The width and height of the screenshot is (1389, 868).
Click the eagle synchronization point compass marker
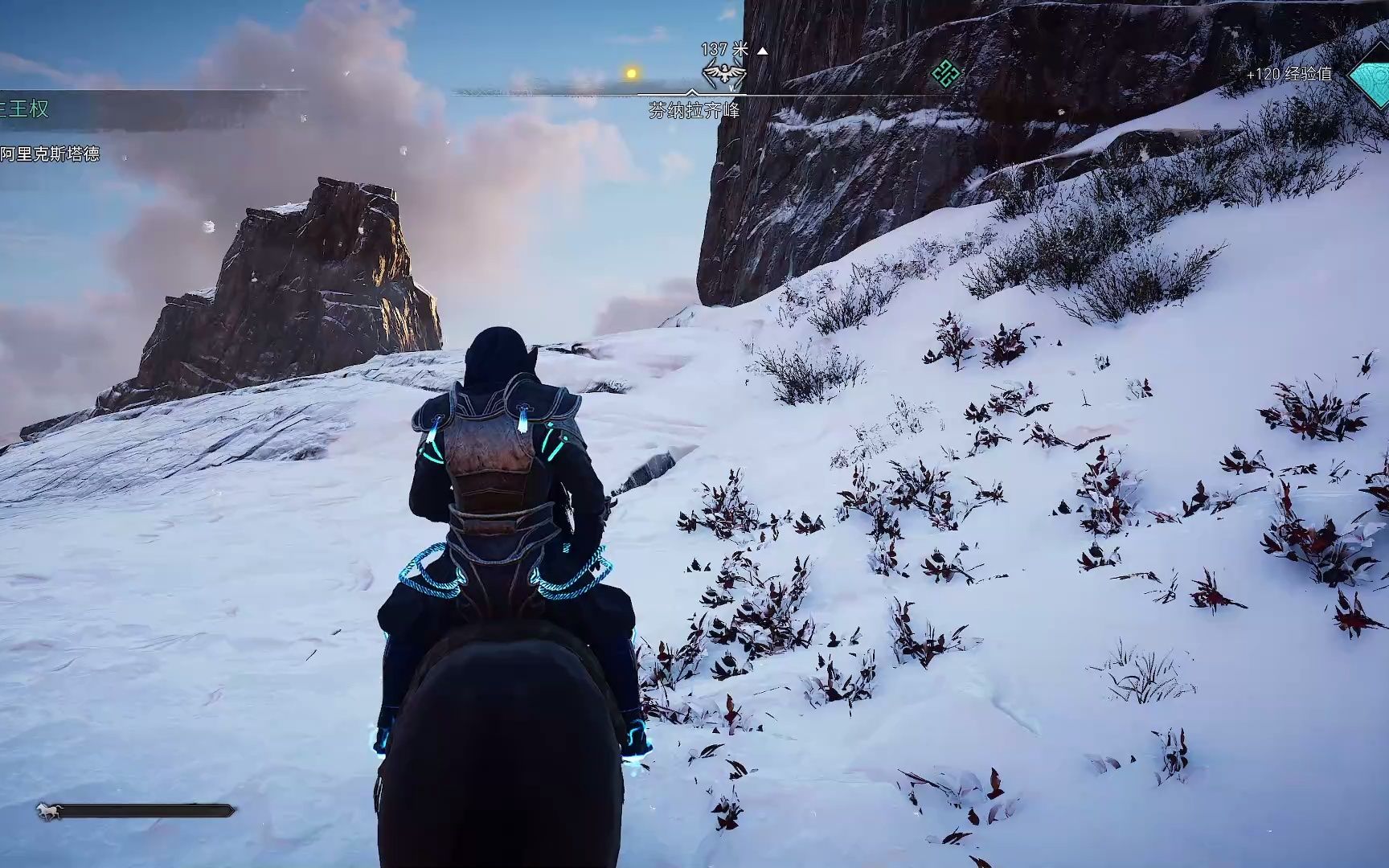[724, 75]
